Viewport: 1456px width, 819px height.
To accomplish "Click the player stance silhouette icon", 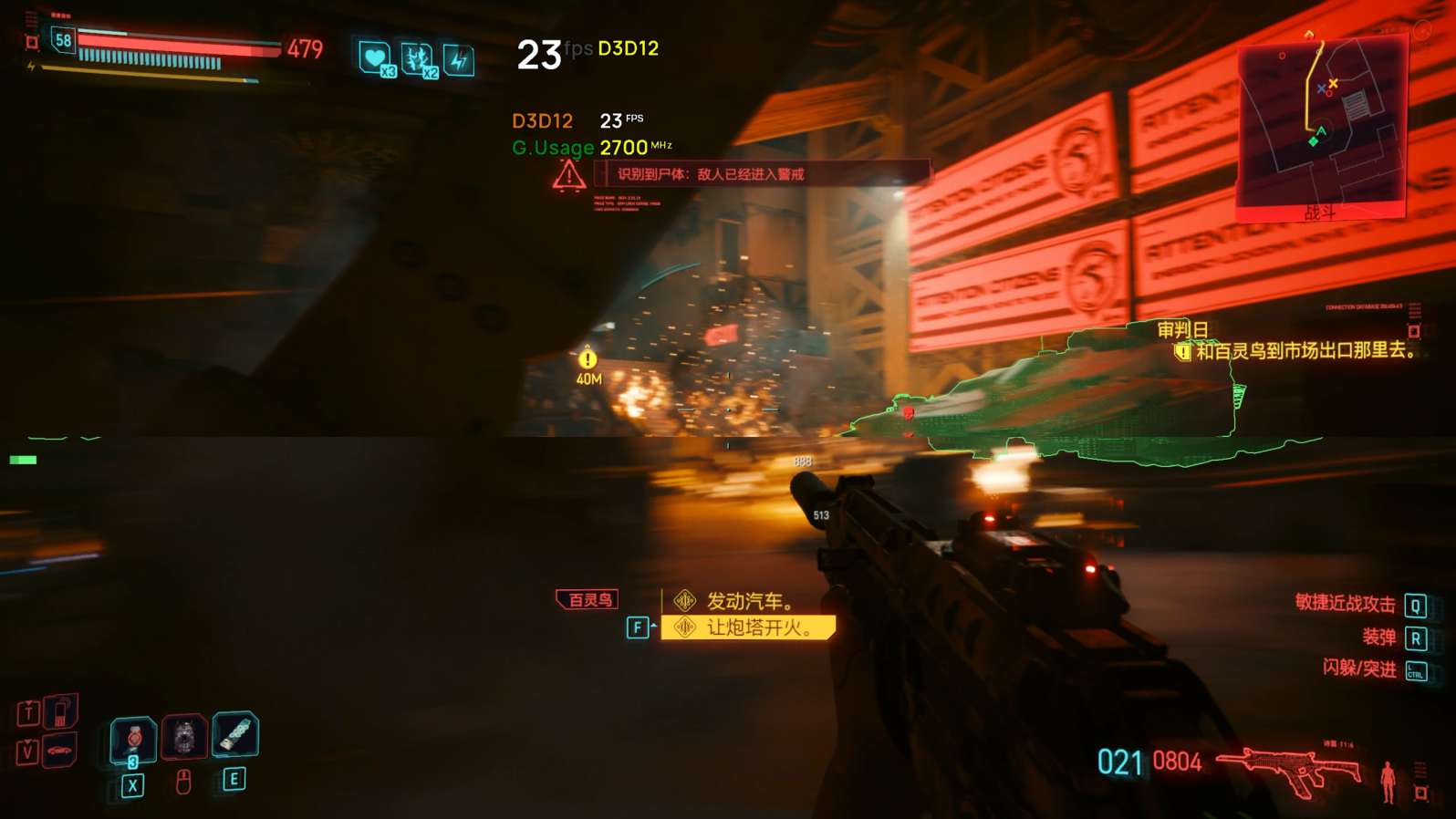I will (x=1388, y=781).
